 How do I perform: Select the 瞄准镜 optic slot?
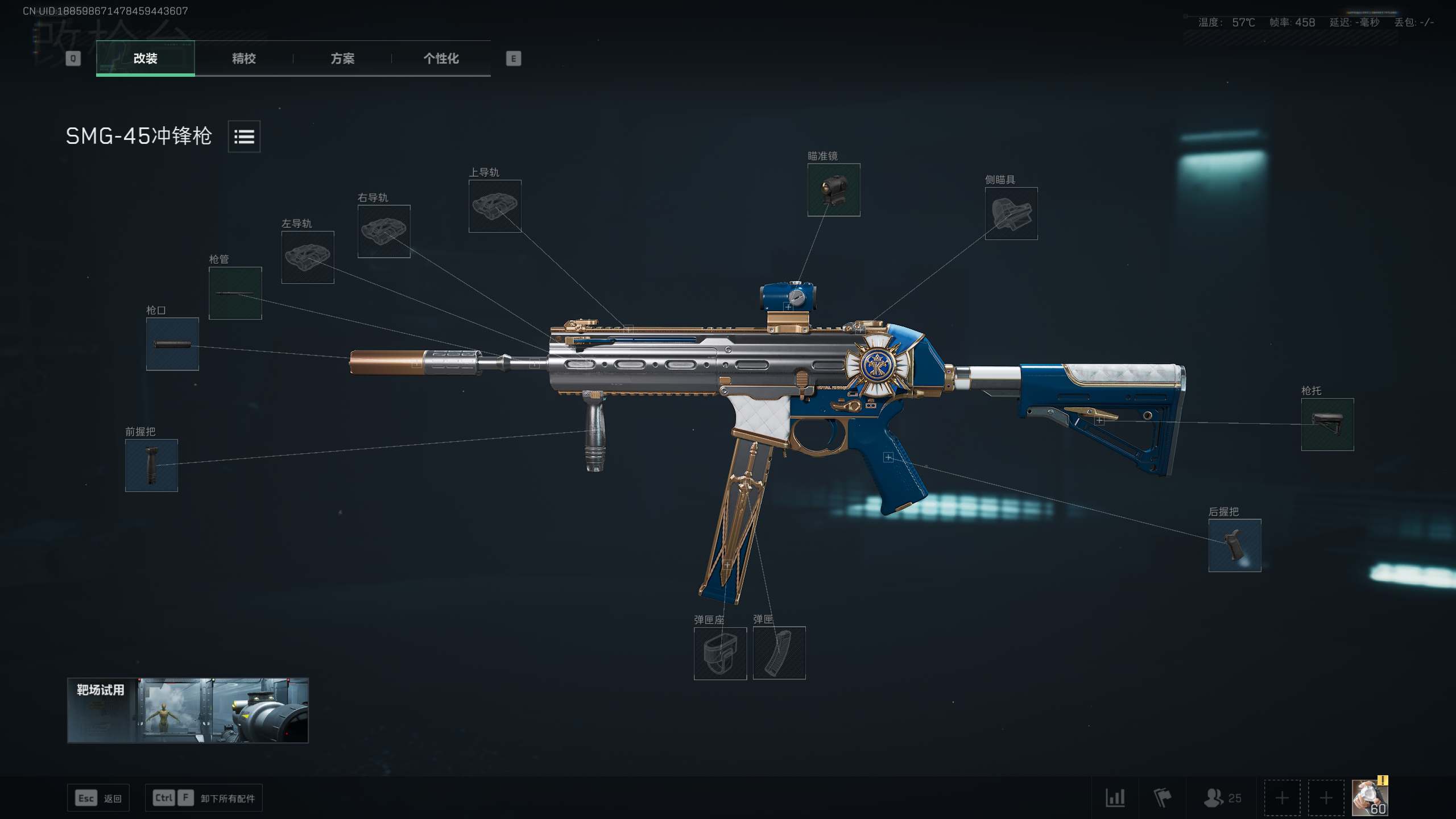coord(834,190)
